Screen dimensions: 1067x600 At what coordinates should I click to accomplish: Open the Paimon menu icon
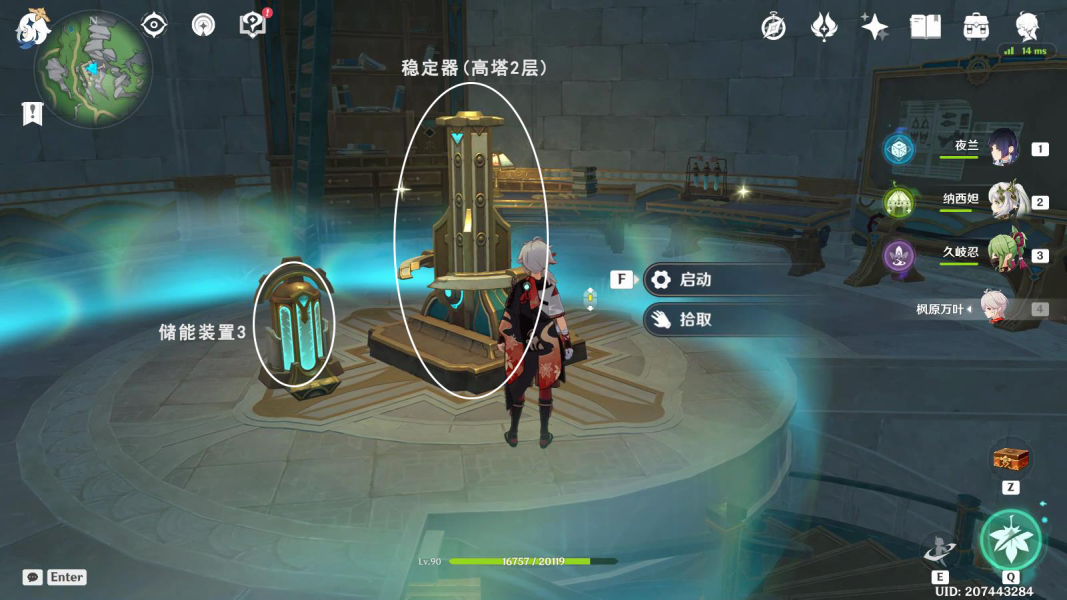pyautogui.click(x=33, y=27)
